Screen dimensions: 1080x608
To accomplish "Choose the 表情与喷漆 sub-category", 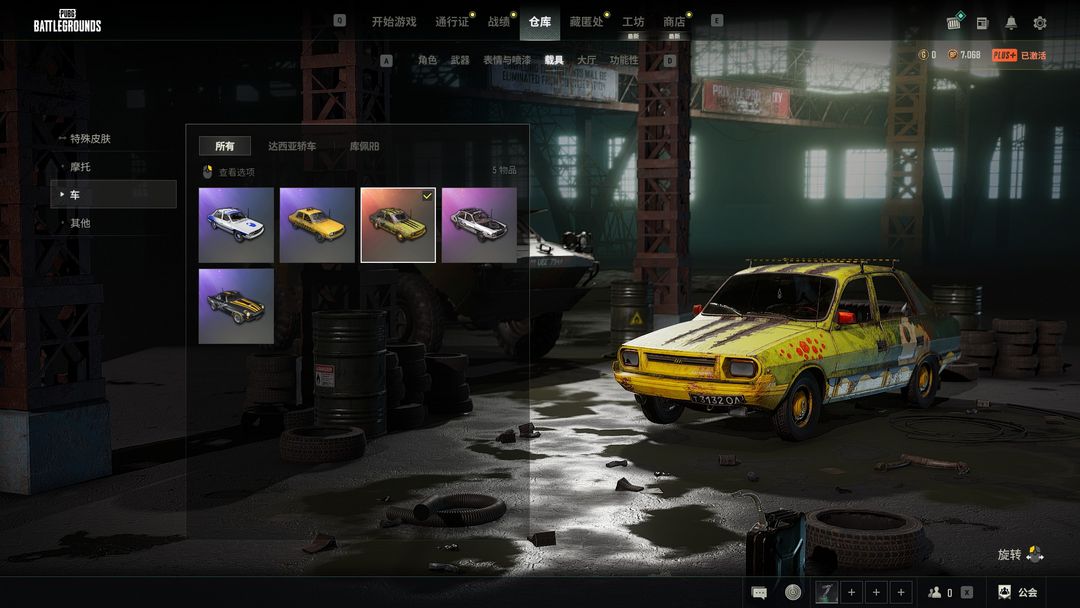I will pos(507,60).
